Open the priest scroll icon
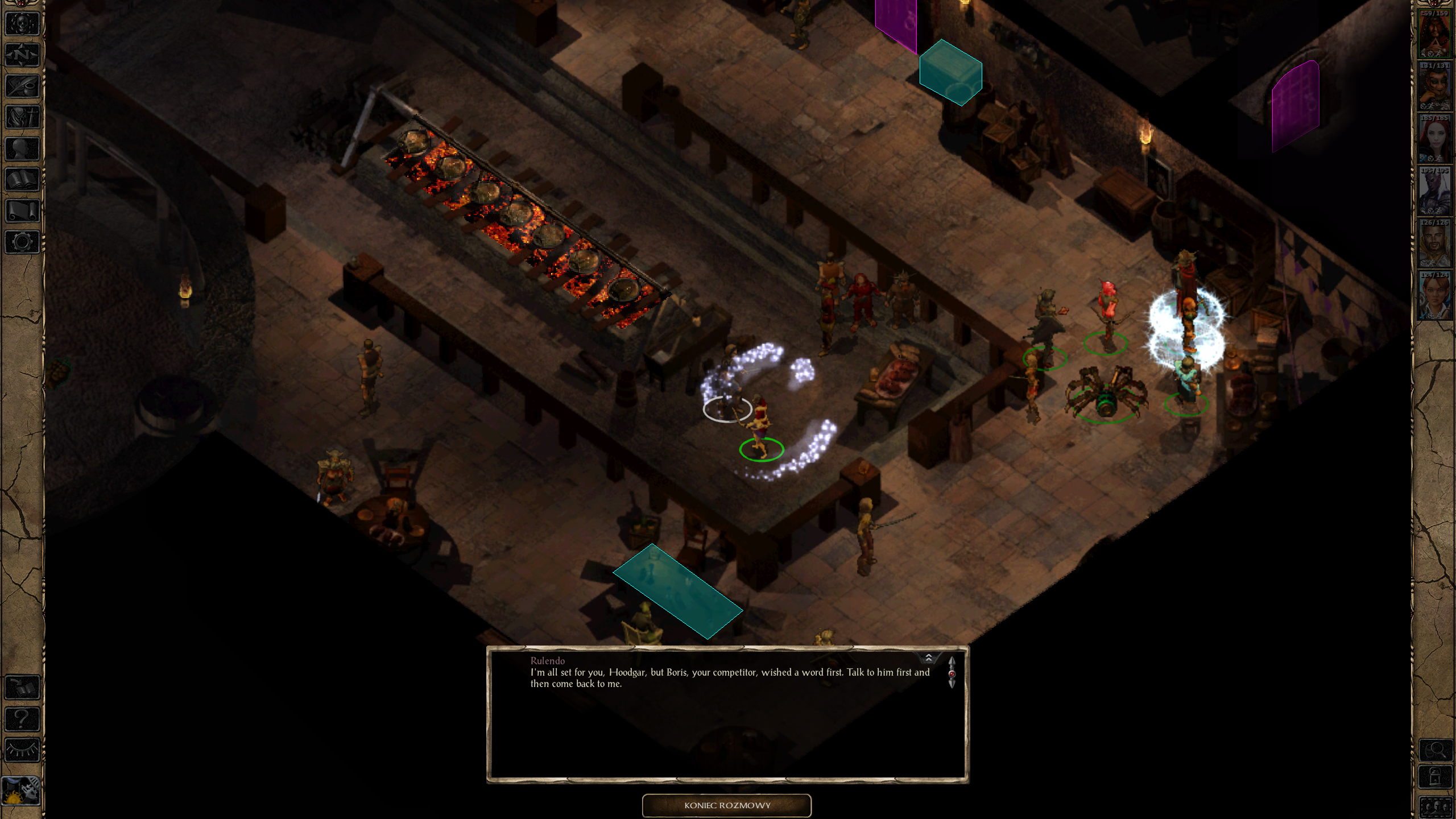Image resolution: width=1456 pixels, height=819 pixels. (22, 211)
